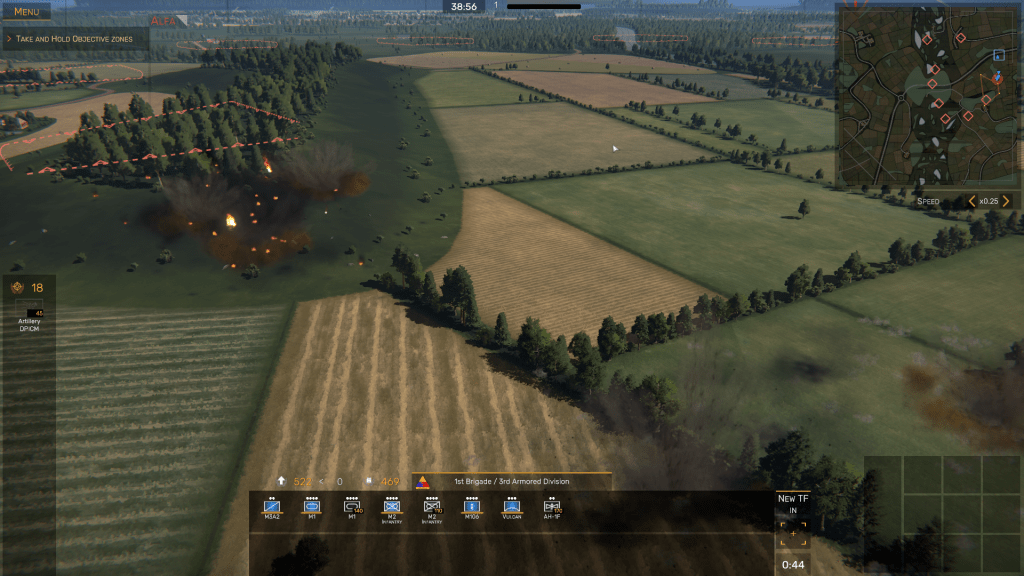Click the 1st Brigade / 3rd Armored Division header
Image resolution: width=1024 pixels, height=576 pixels.
[x=512, y=481]
